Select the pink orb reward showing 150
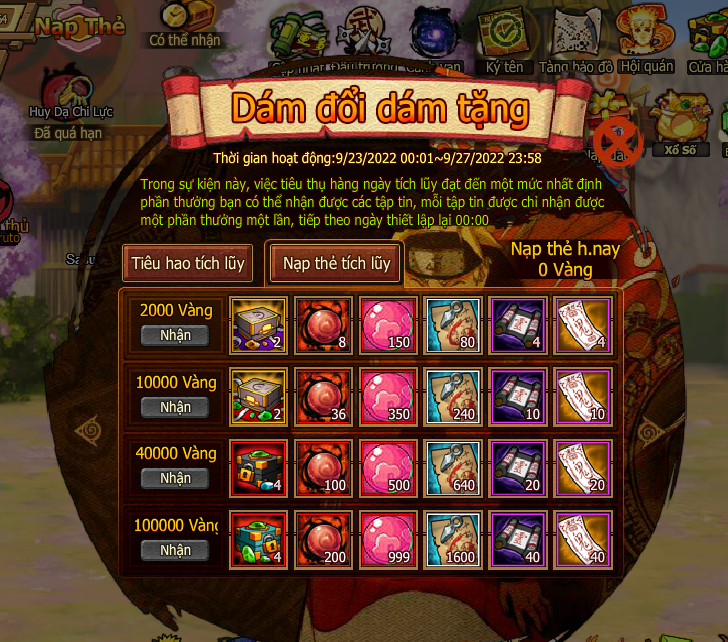Viewport: 728px width, 642px height. [x=387, y=321]
